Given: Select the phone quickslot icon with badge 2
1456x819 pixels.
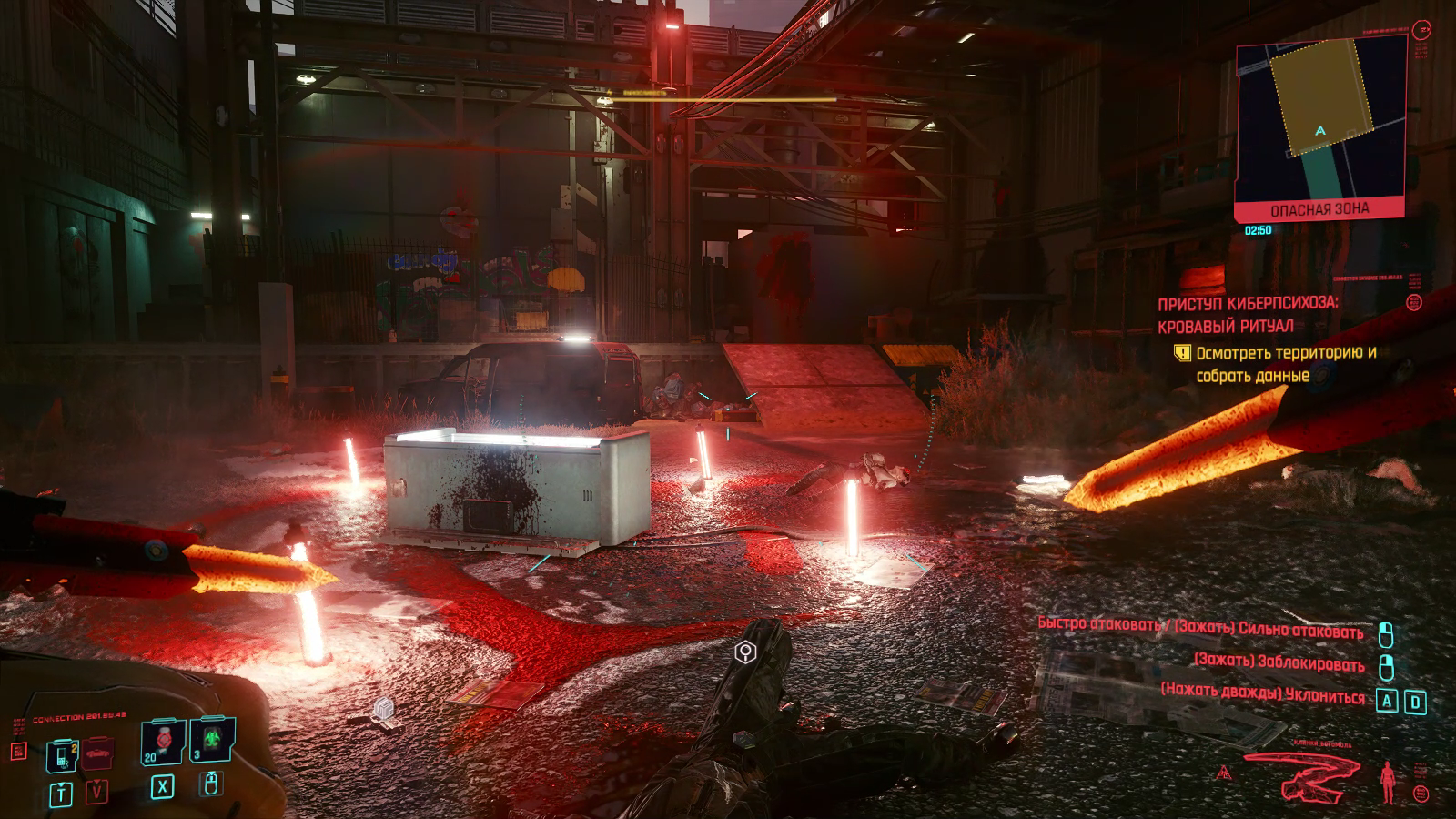Looking at the screenshot, I should tap(62, 755).
